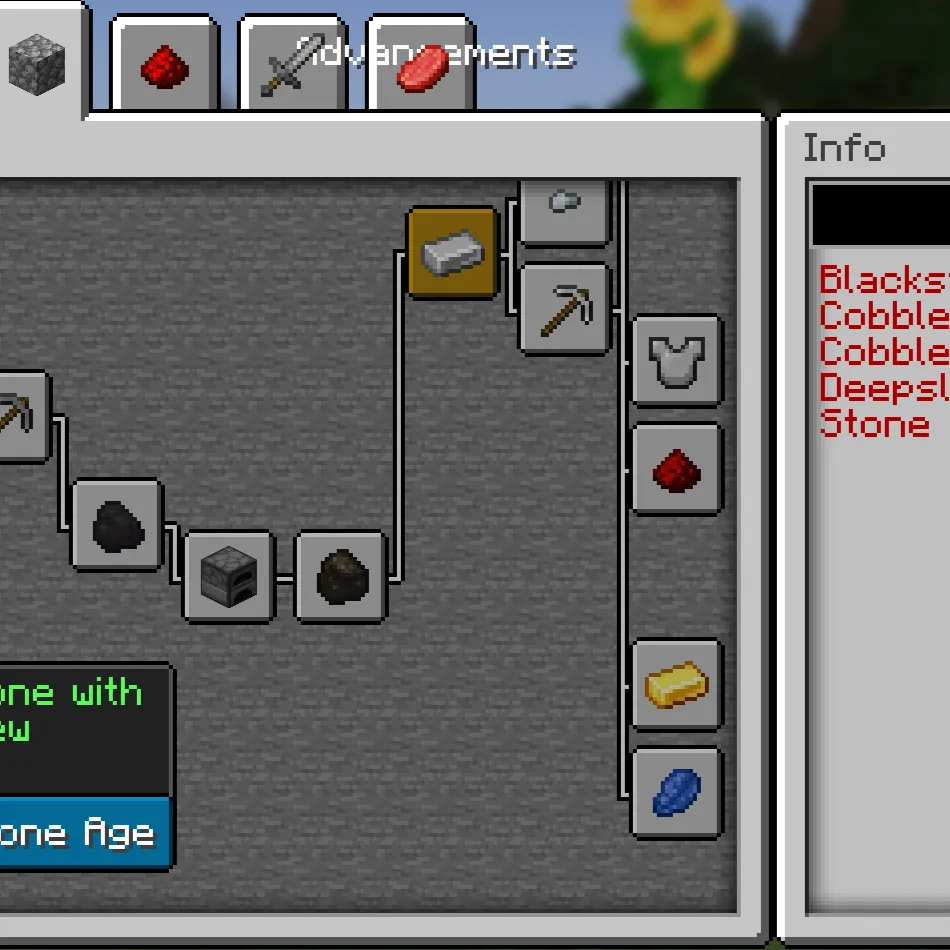Click the lapis lazuli advancement
This screenshot has width=950, height=950.
click(x=677, y=793)
